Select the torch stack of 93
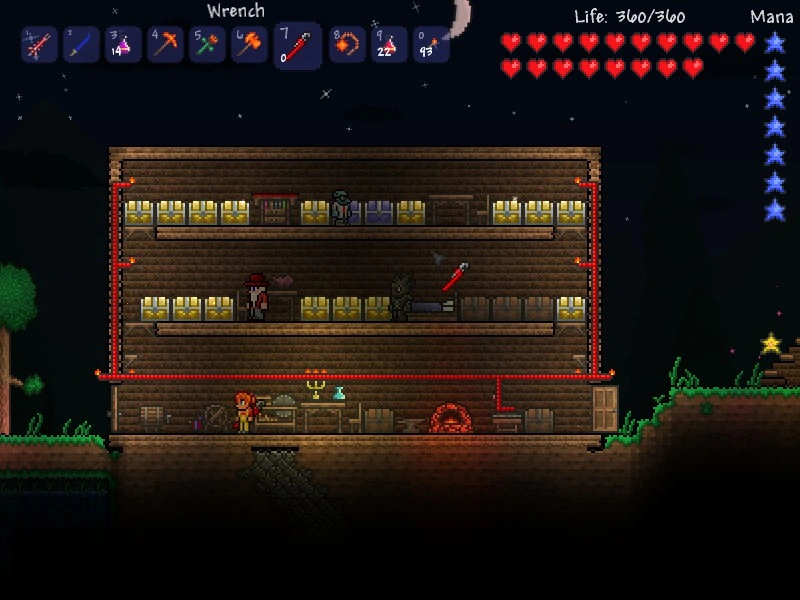The image size is (800, 600). click(431, 45)
